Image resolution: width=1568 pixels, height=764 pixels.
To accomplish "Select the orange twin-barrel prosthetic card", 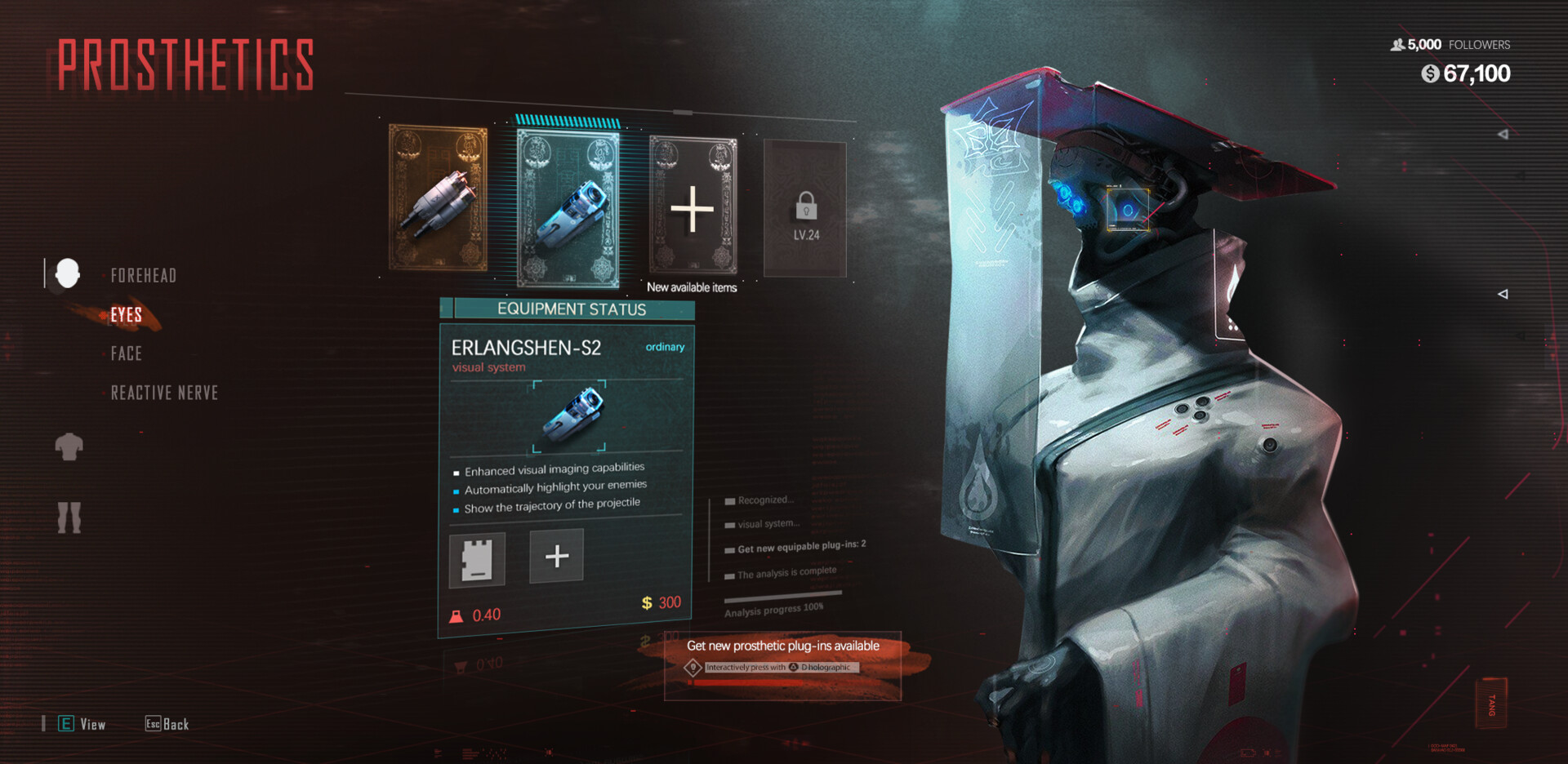I will click(x=439, y=198).
